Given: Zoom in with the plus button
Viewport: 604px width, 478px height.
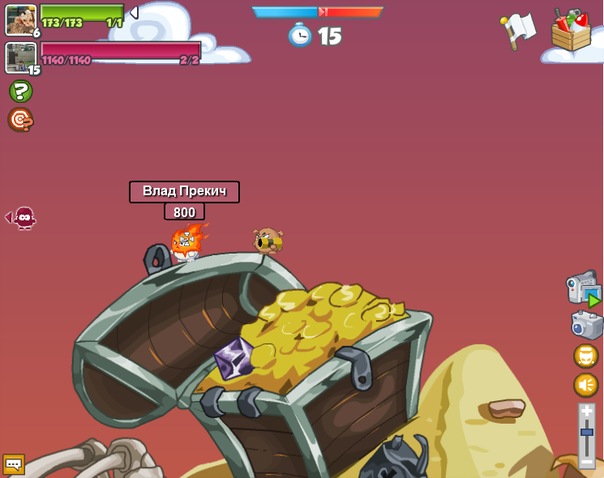Looking at the screenshot, I should click(587, 410).
